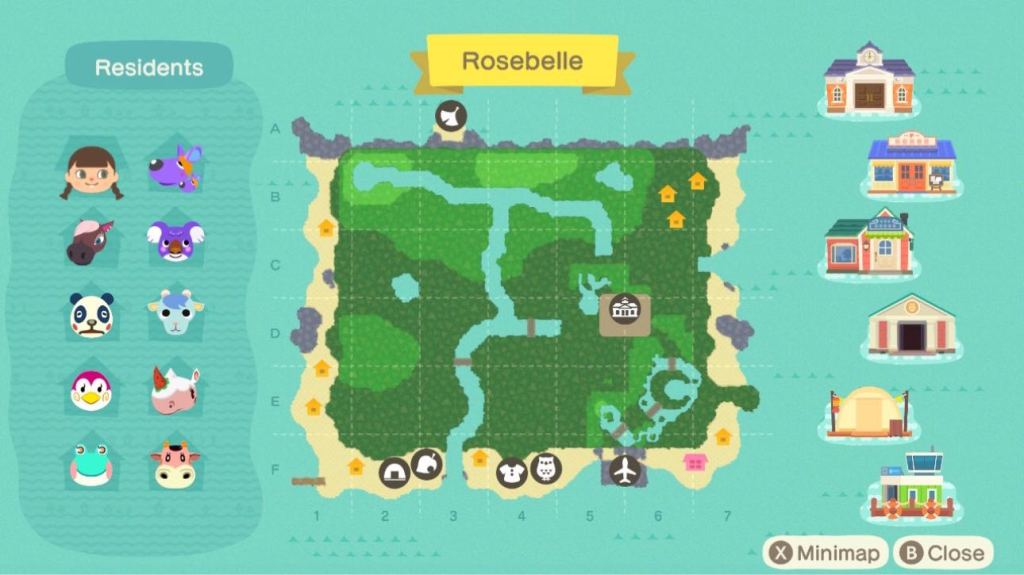The image size is (1024, 575).
Task: Select the strawberry rhino resident
Action: [x=176, y=390]
